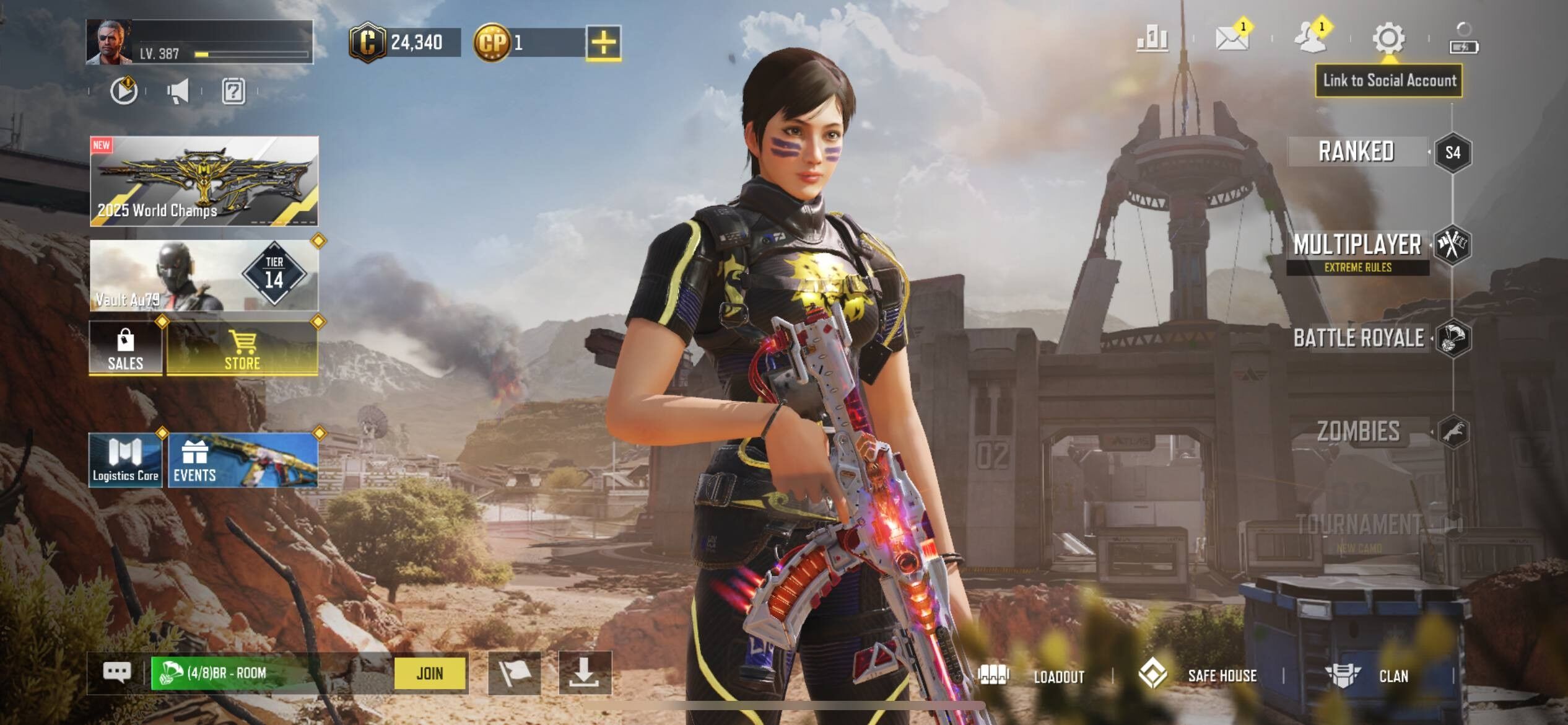The width and height of the screenshot is (1568, 725).
Task: Enter Battle Royale mode
Action: tap(1359, 338)
